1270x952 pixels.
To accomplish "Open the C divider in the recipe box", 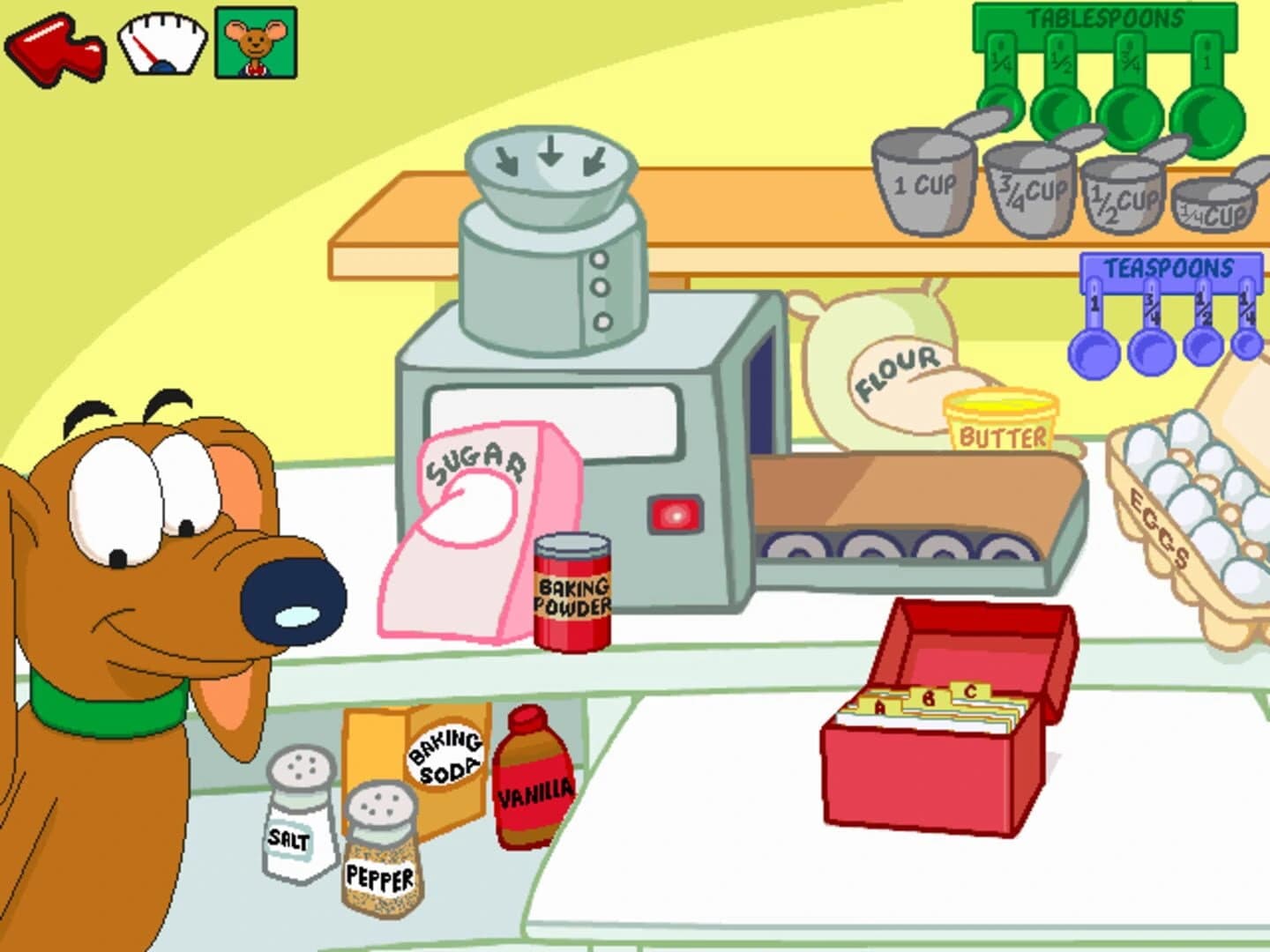I will pyautogui.click(x=970, y=692).
